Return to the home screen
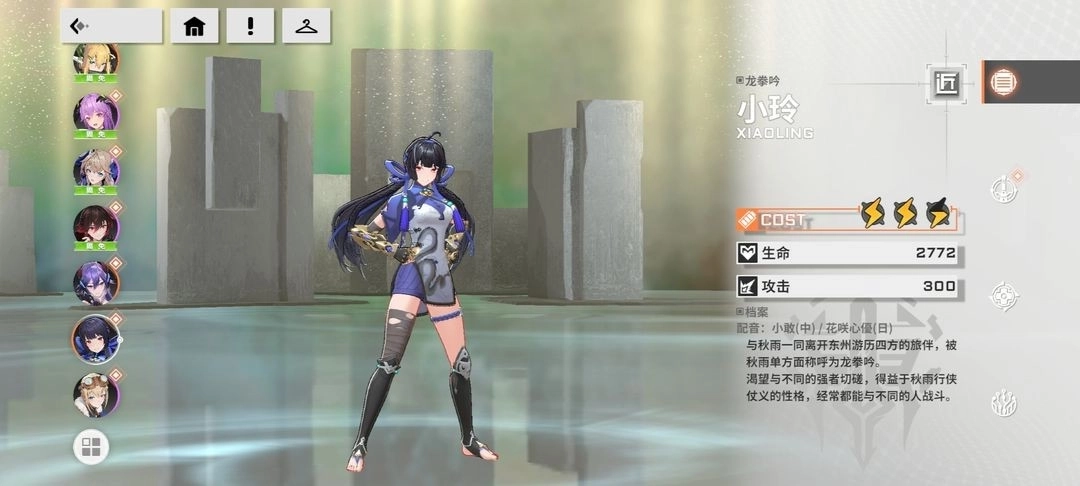This screenshot has height=486, width=1080. point(194,26)
